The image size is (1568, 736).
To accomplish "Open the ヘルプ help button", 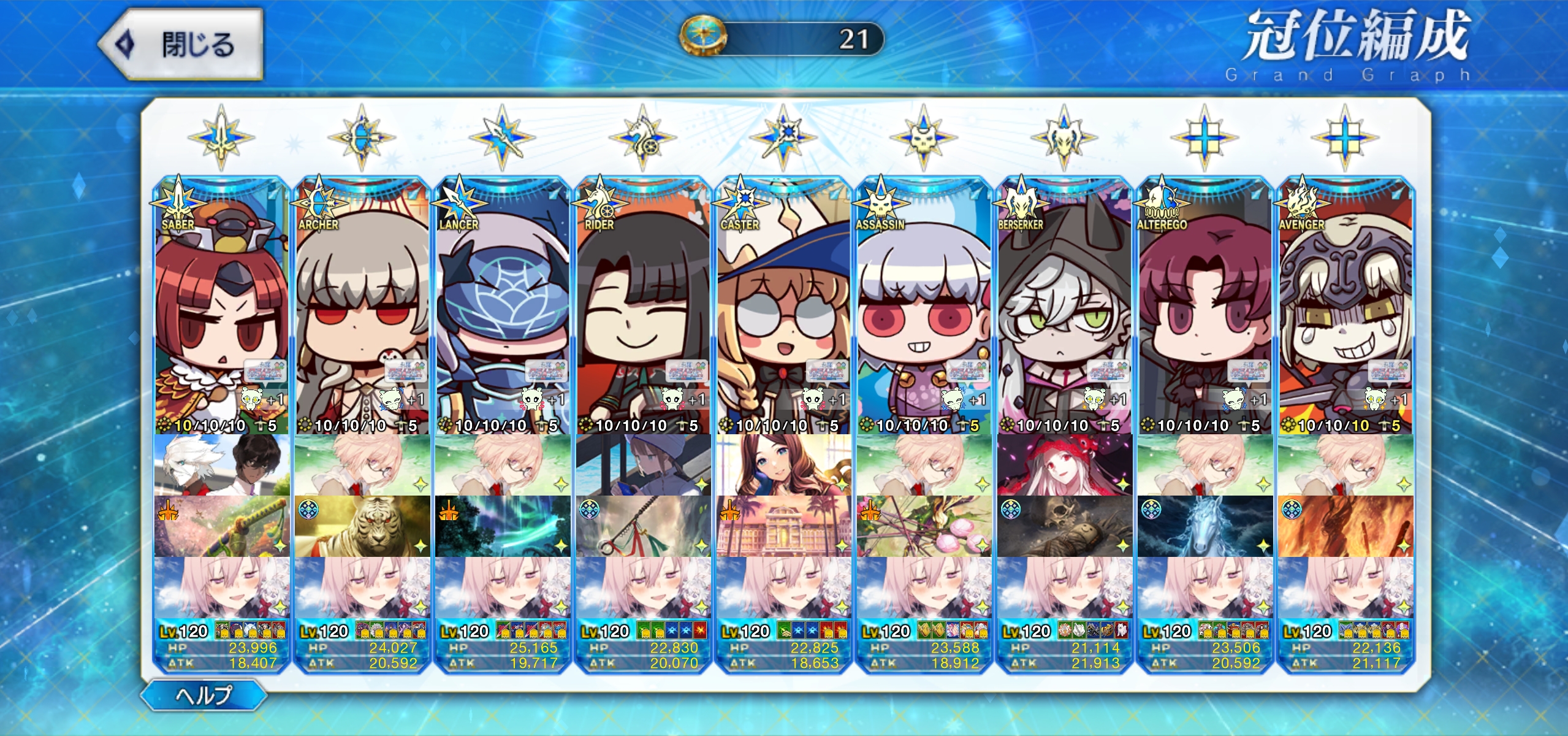I will click(204, 695).
